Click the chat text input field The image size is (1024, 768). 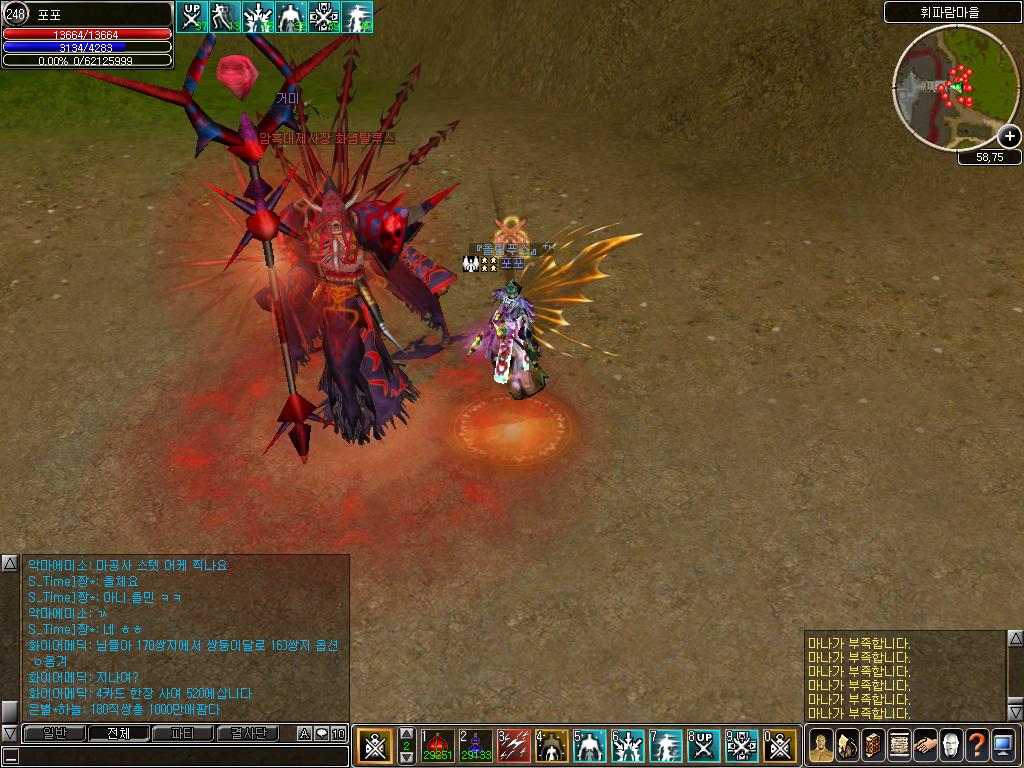[x=180, y=756]
